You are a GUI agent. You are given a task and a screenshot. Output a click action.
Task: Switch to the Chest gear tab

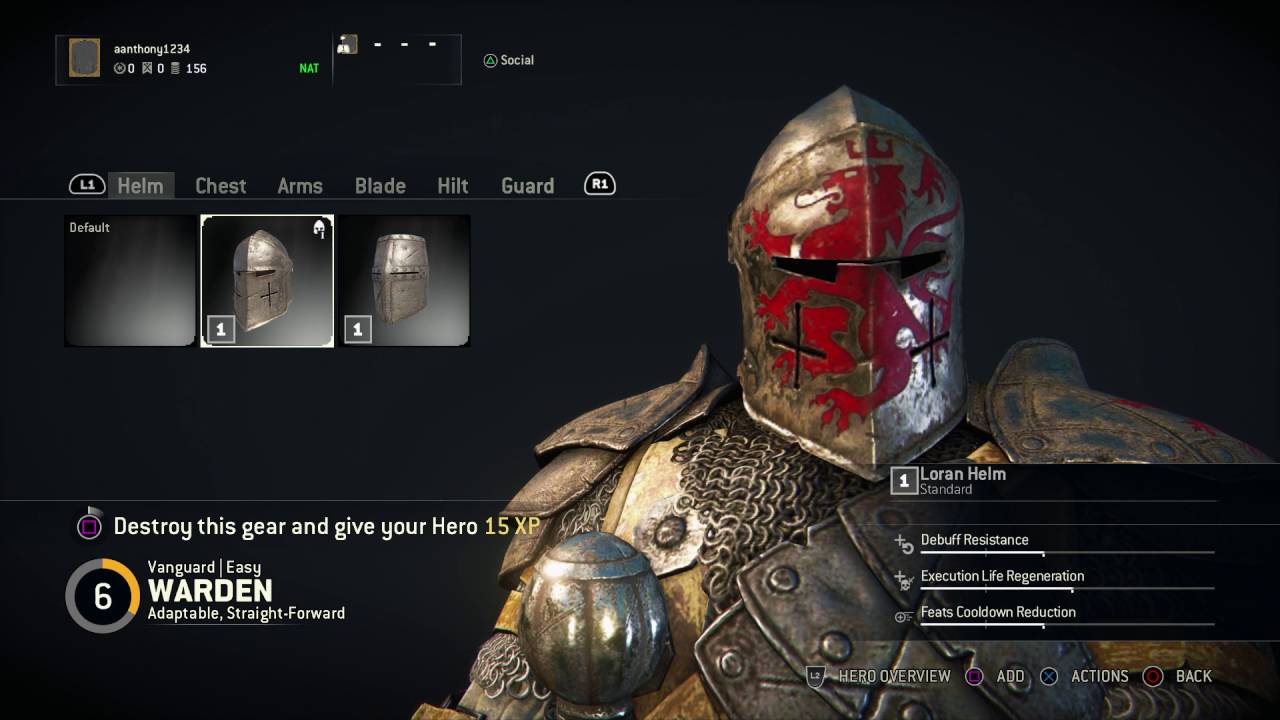click(x=220, y=186)
